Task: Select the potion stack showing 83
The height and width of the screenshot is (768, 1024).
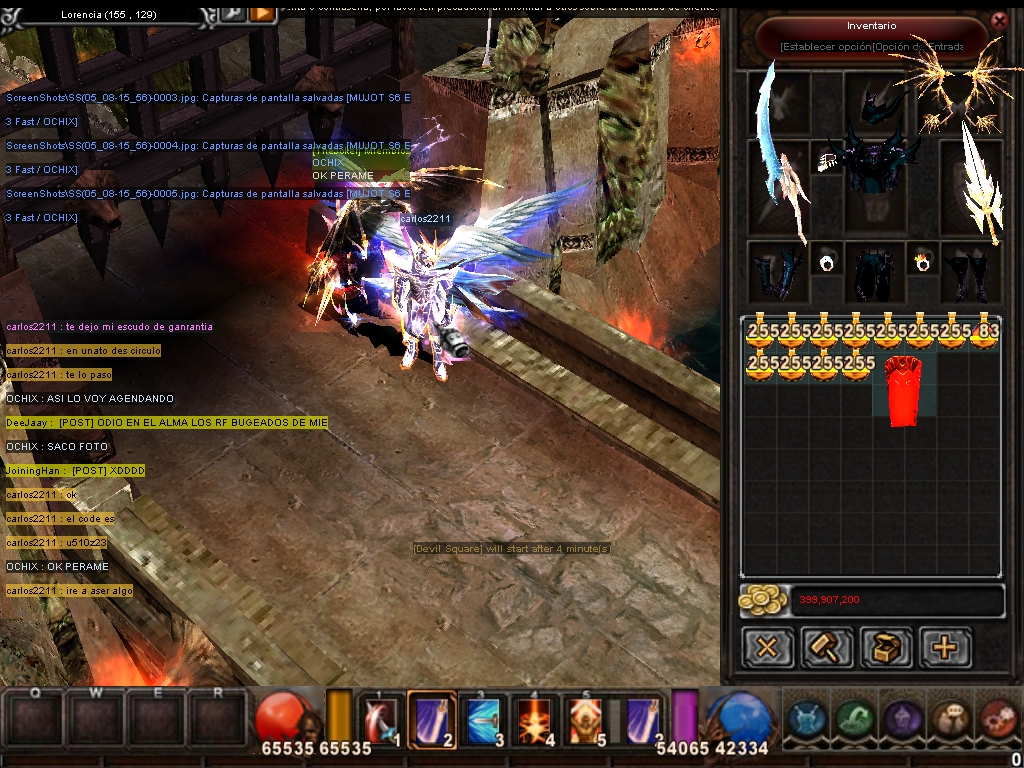Action: point(987,334)
